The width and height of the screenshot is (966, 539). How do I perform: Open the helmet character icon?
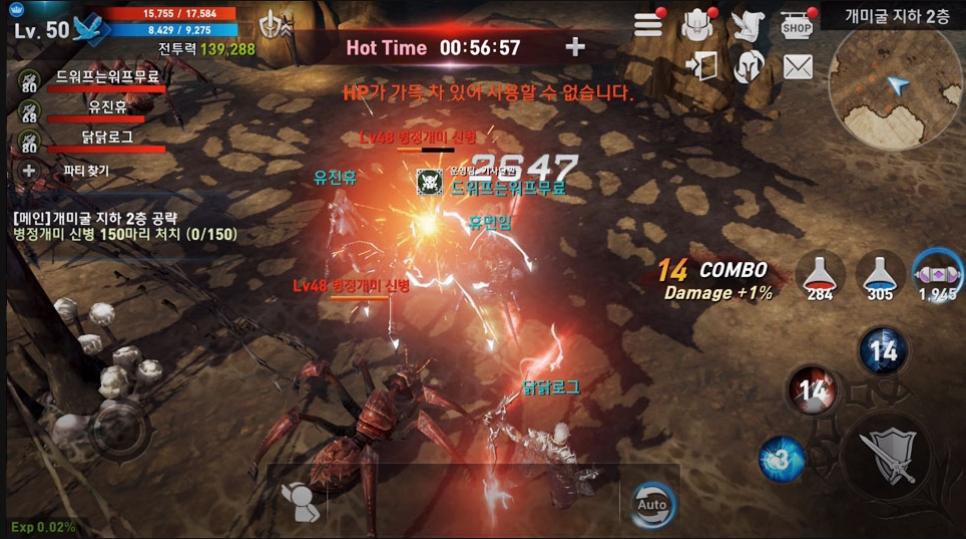point(749,67)
